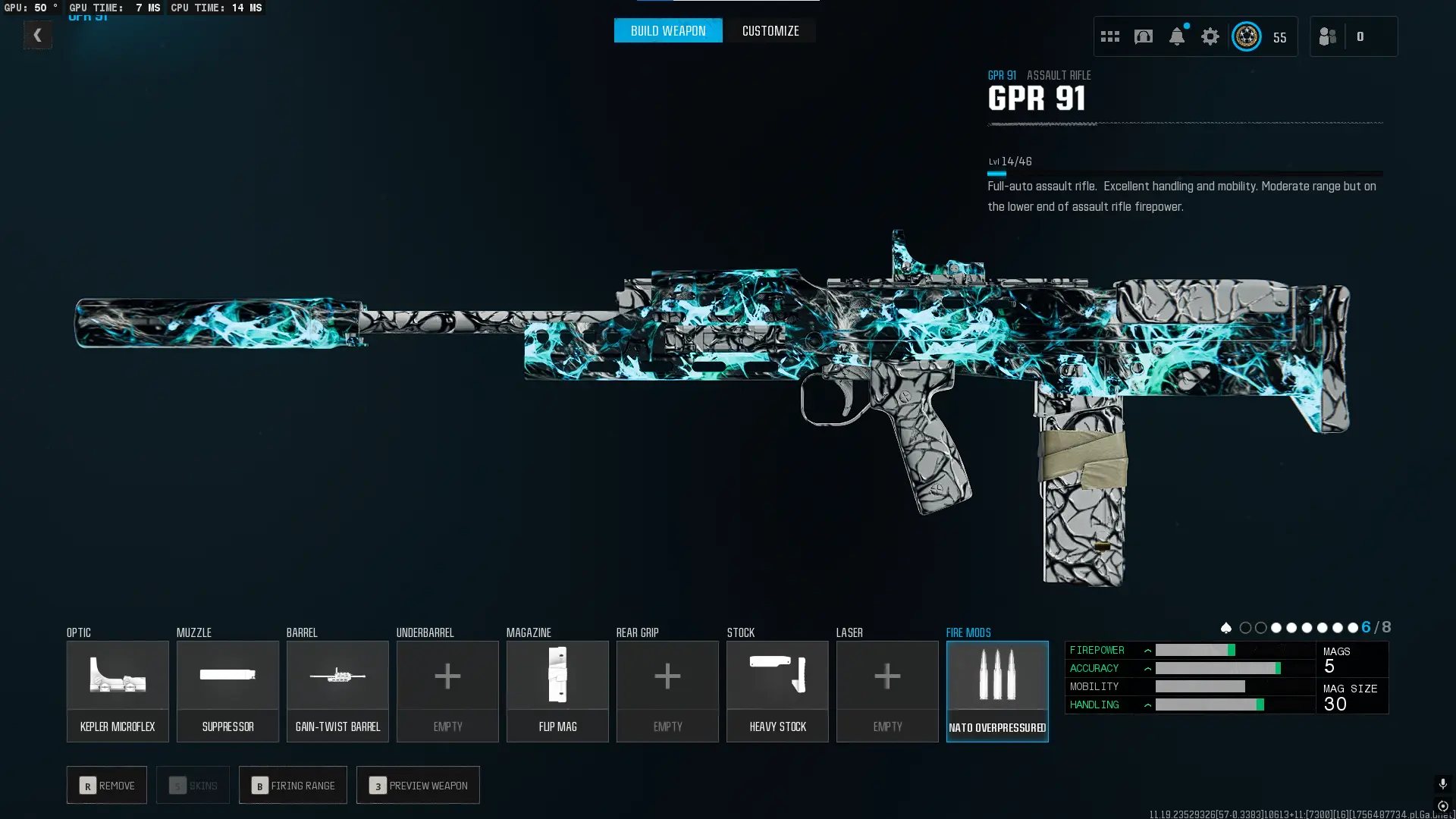Choose the Suppressor muzzle slot

click(x=227, y=691)
